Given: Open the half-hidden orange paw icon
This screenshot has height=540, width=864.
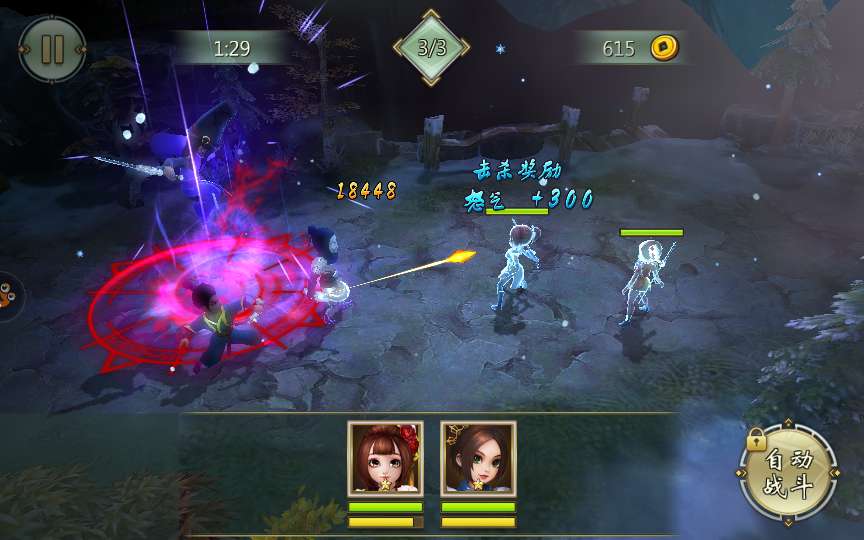Looking at the screenshot, I should 8,295.
